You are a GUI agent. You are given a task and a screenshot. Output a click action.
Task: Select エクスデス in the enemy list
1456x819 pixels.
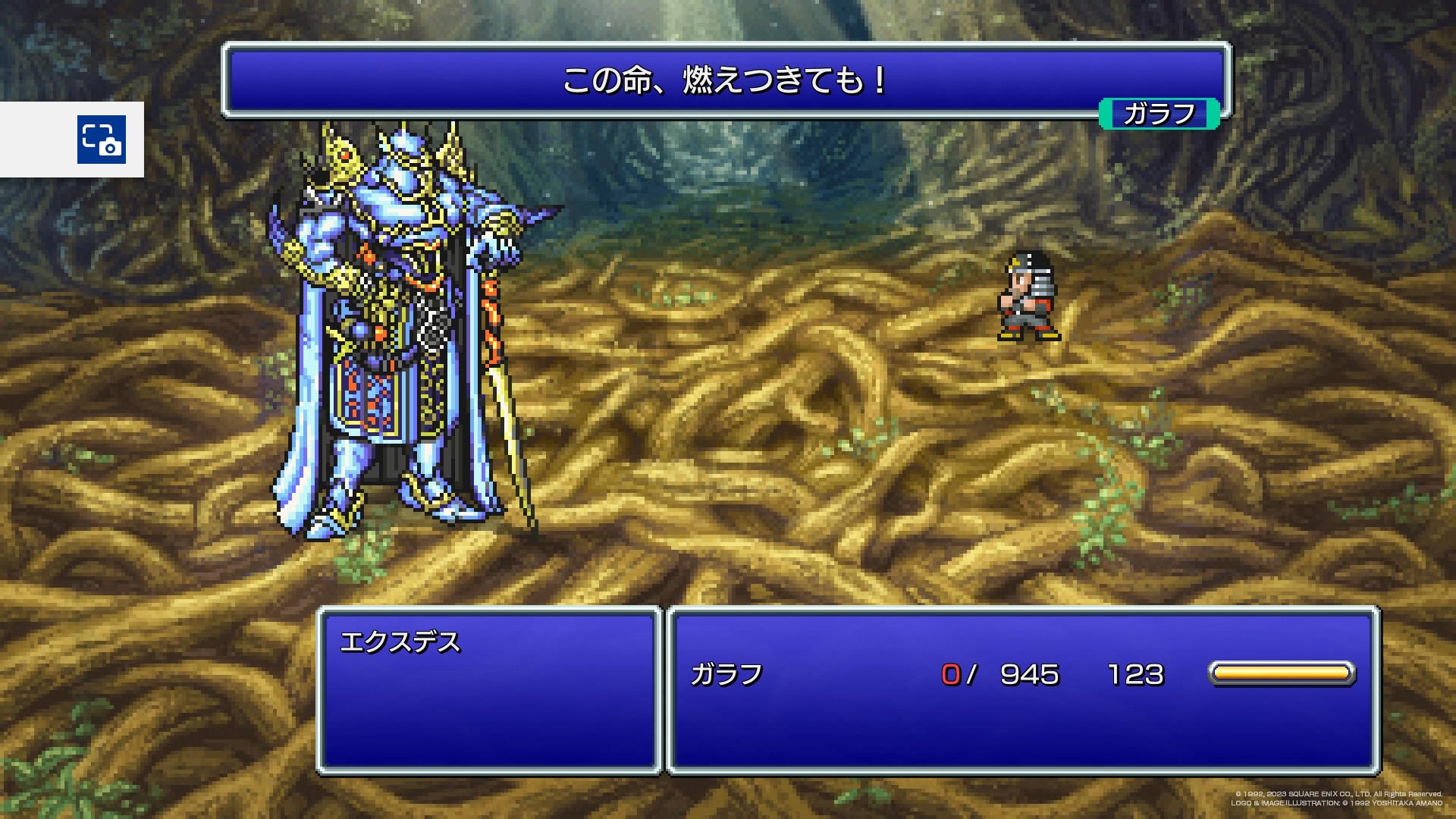coord(400,643)
